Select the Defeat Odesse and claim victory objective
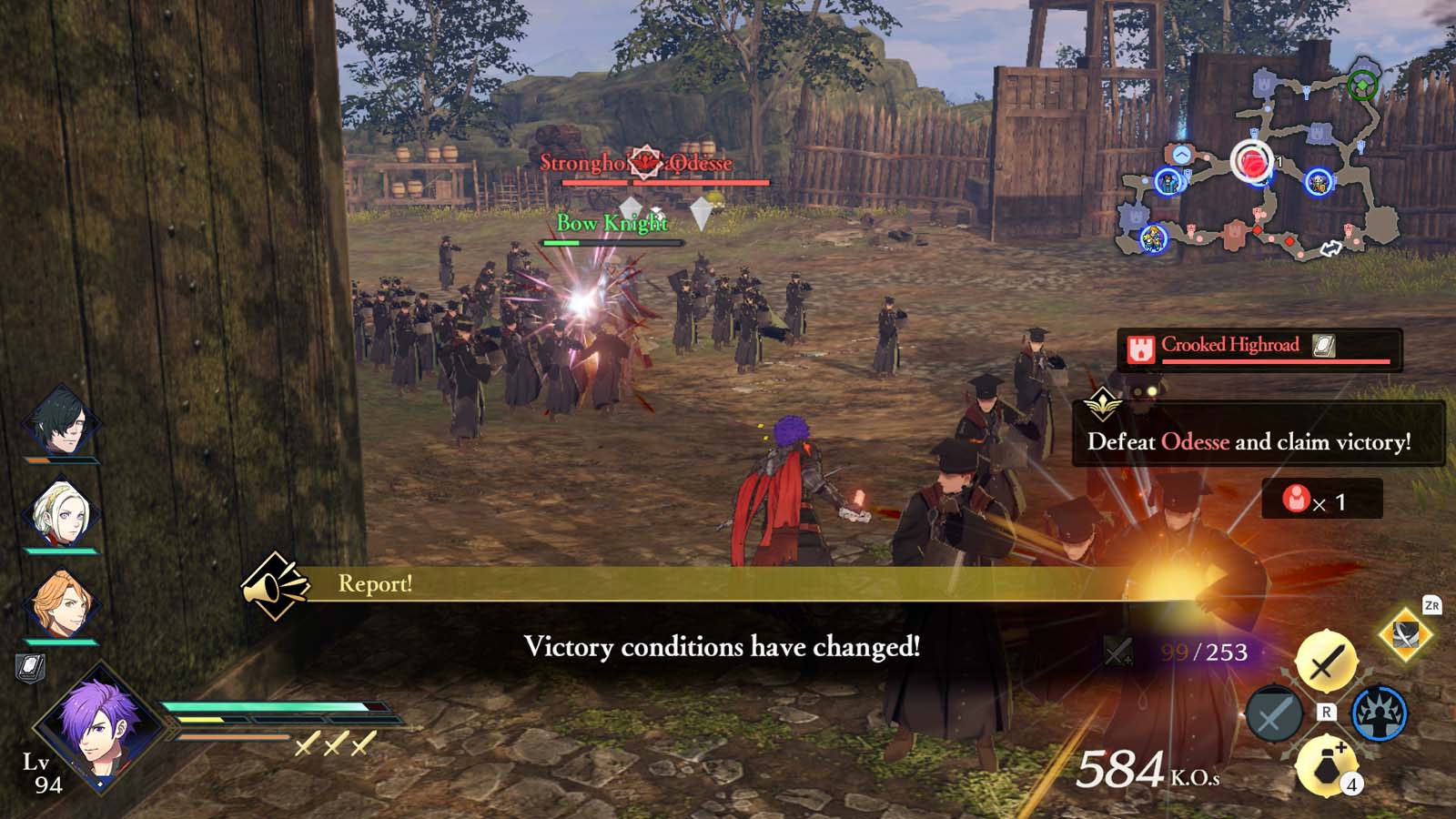 1249,444
